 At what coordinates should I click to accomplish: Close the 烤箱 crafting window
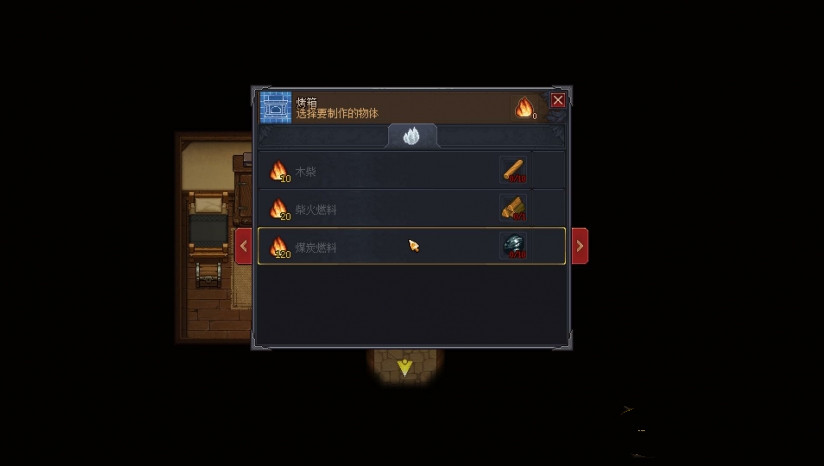[x=558, y=100]
